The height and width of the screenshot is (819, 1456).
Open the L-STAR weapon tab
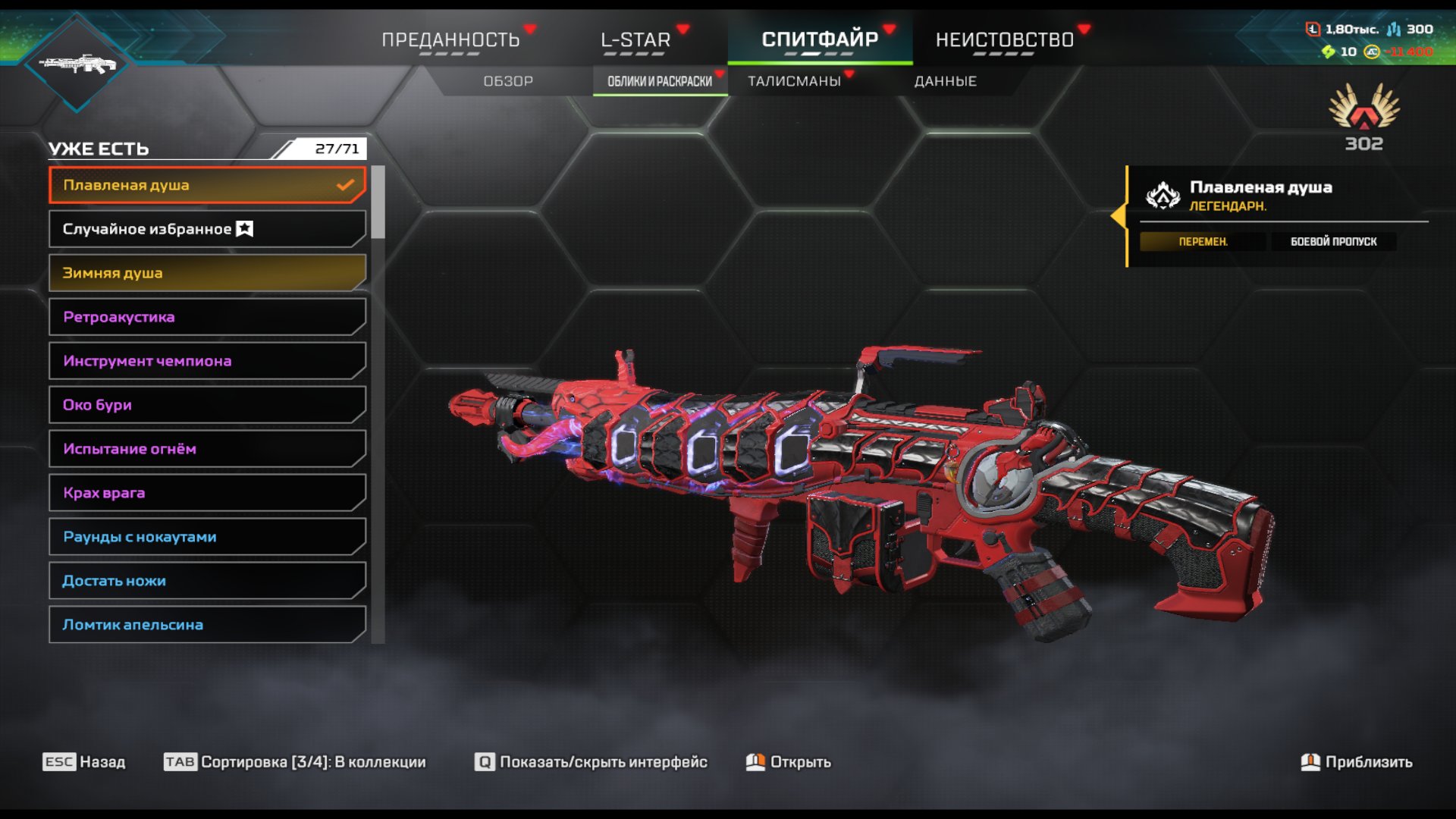pos(635,39)
